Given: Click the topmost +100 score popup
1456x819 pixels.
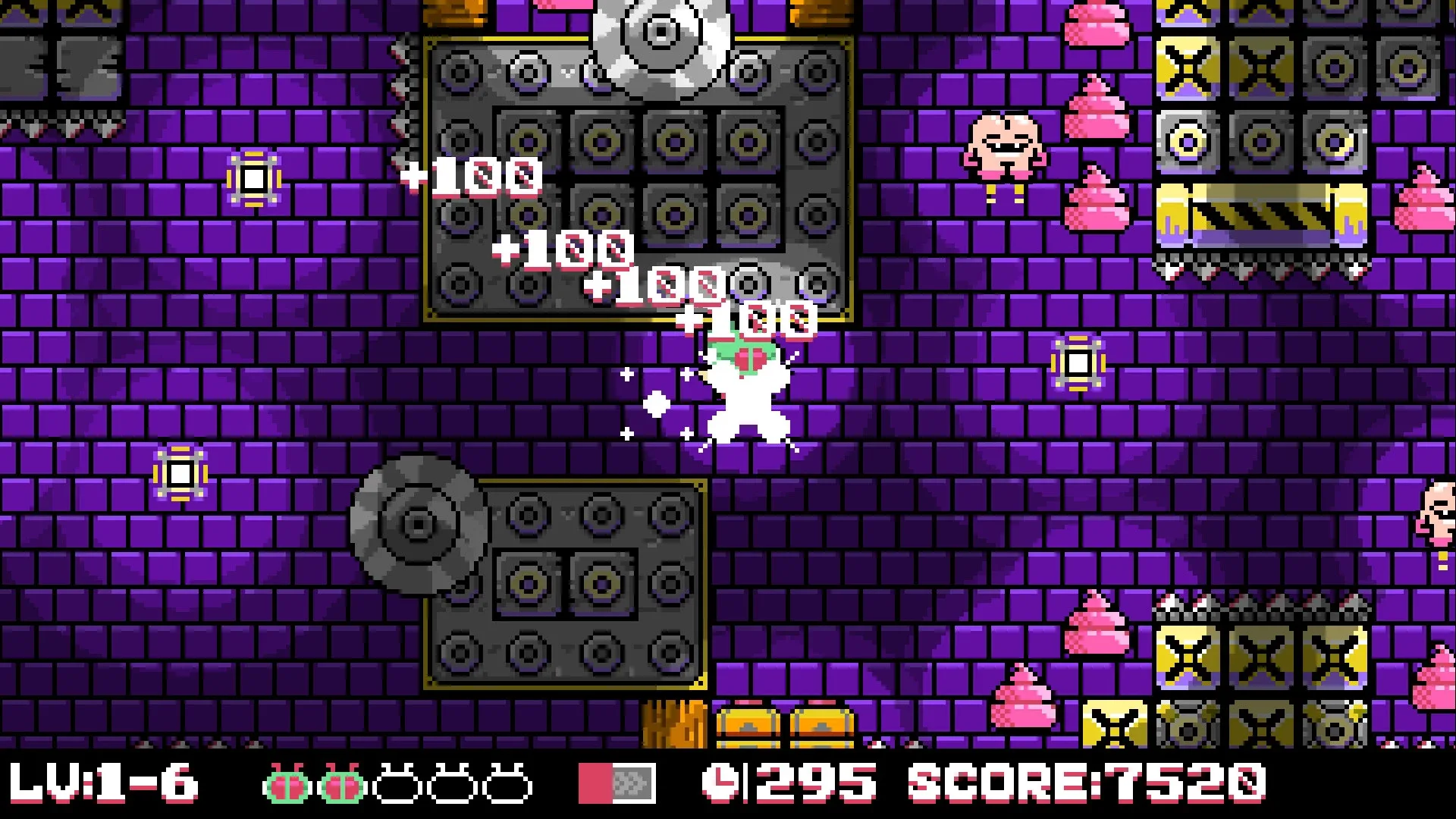Looking at the screenshot, I should click(x=474, y=177).
